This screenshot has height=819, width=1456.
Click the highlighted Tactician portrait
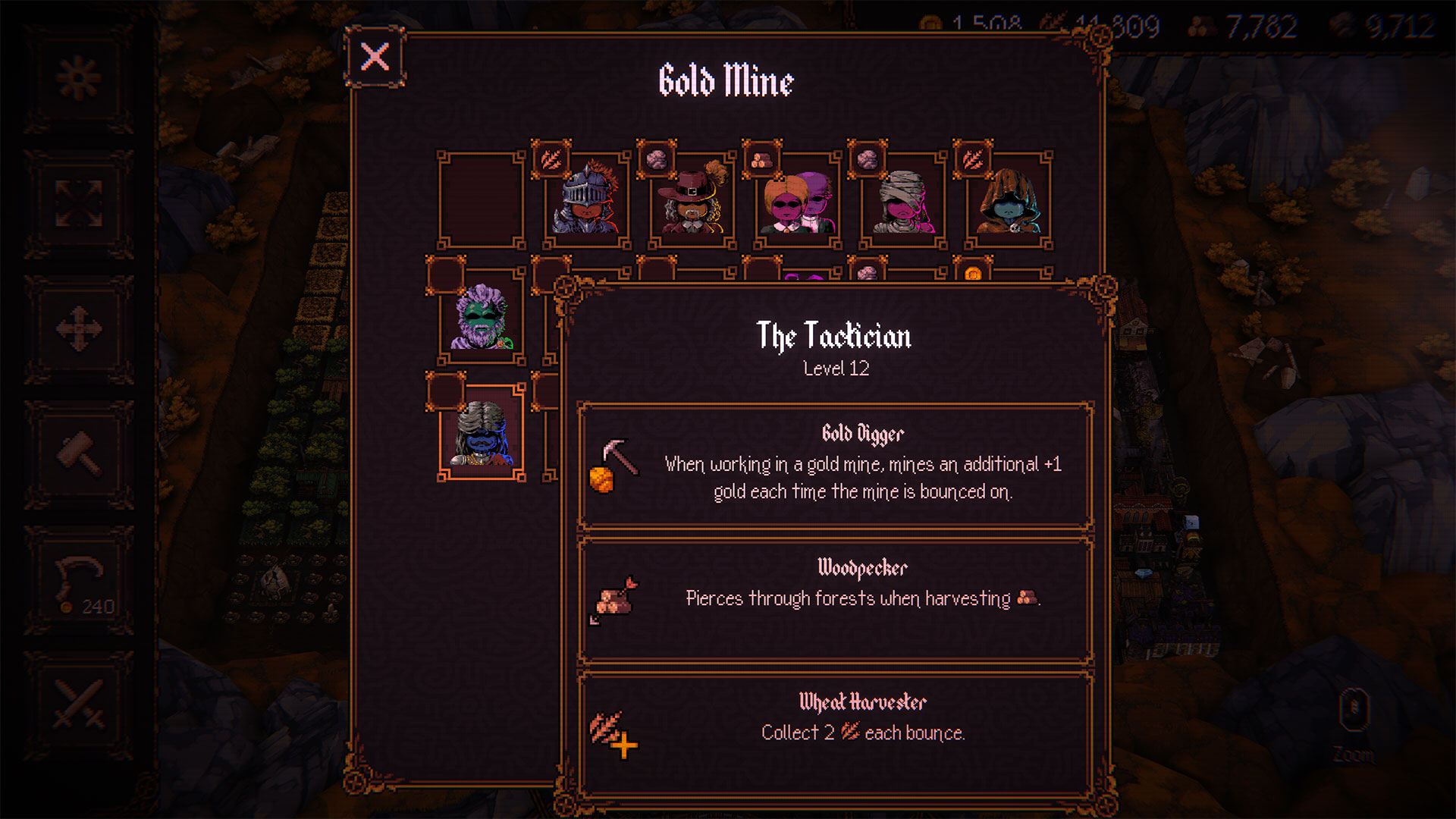click(482, 433)
